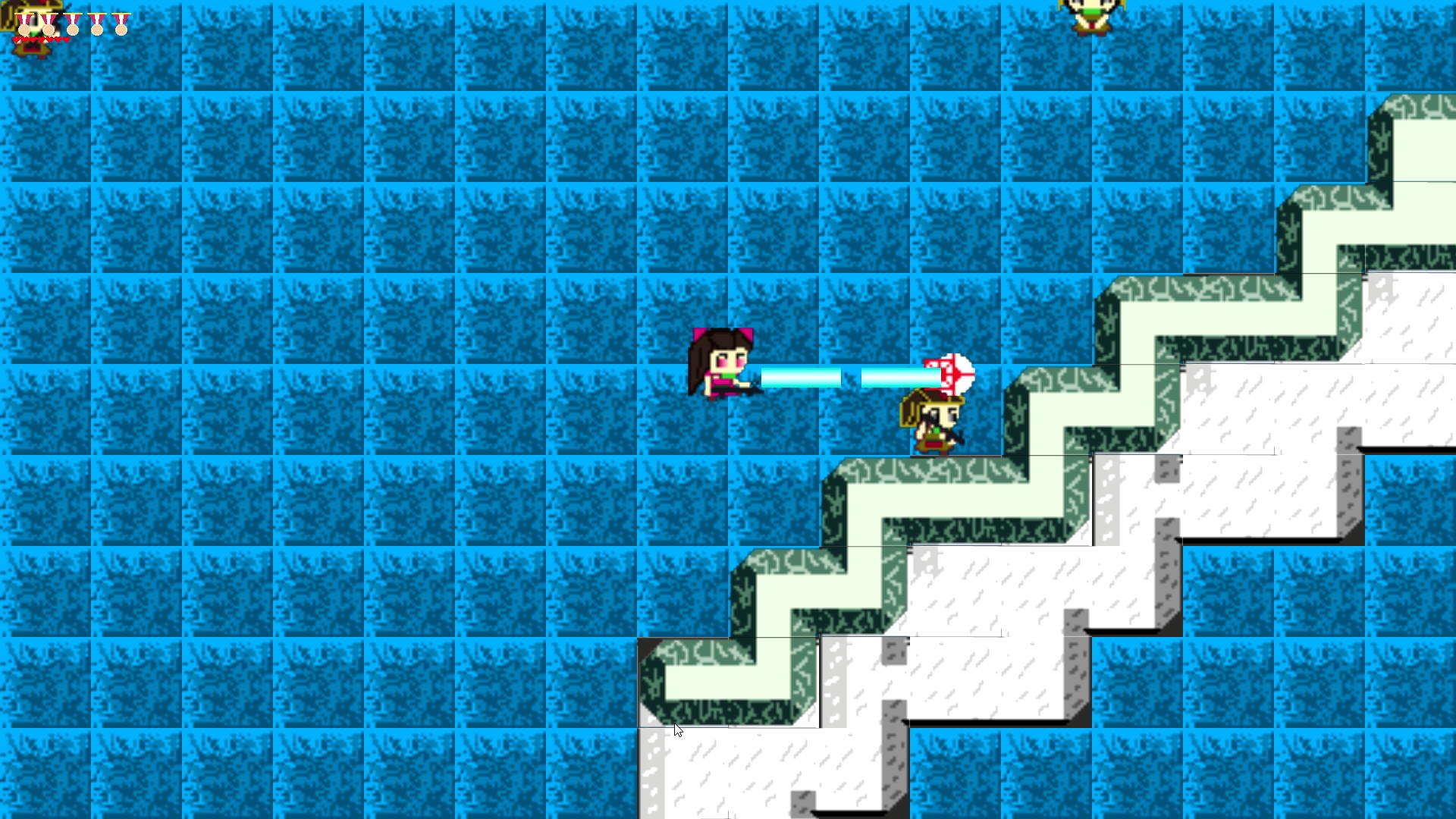Select the third medal in the HUD
The height and width of the screenshot is (819, 1456).
[x=73, y=29]
